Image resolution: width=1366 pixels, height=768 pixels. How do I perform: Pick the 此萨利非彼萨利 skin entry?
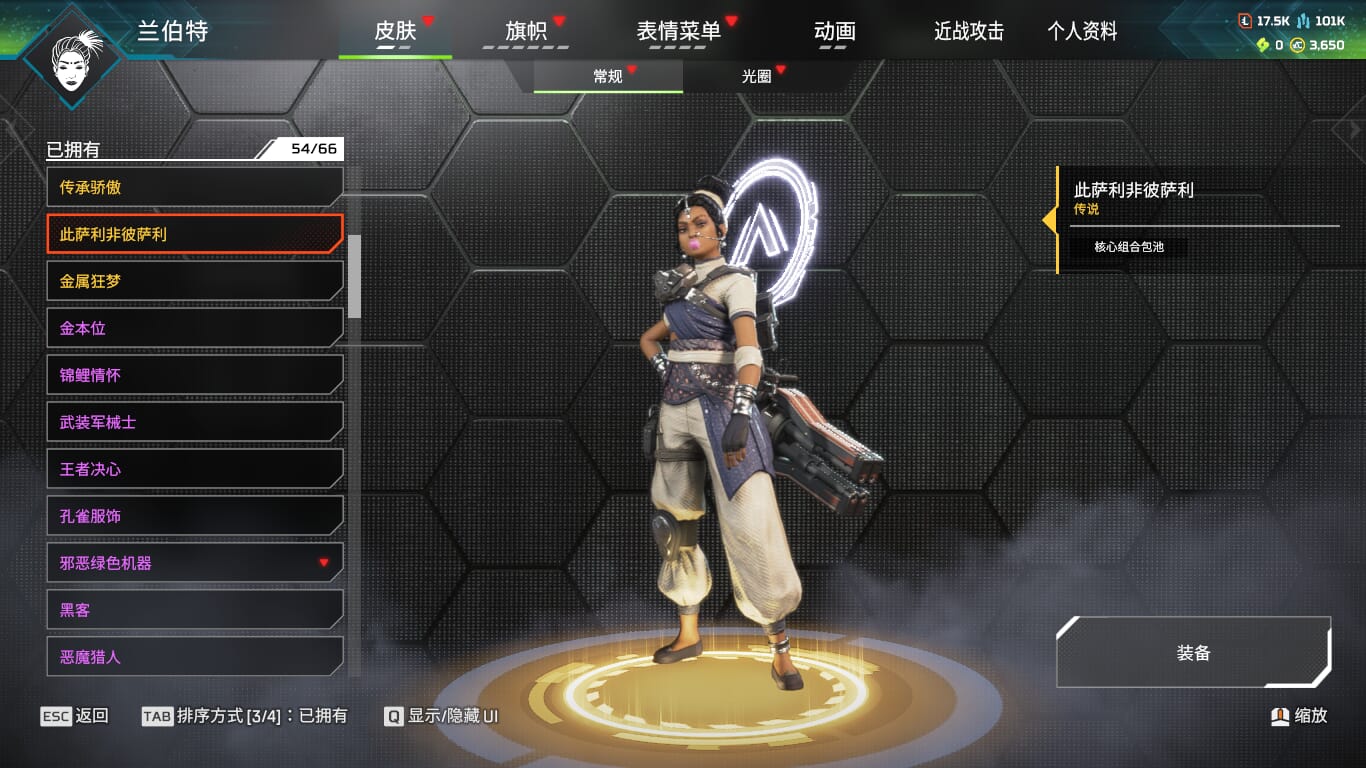(x=195, y=234)
